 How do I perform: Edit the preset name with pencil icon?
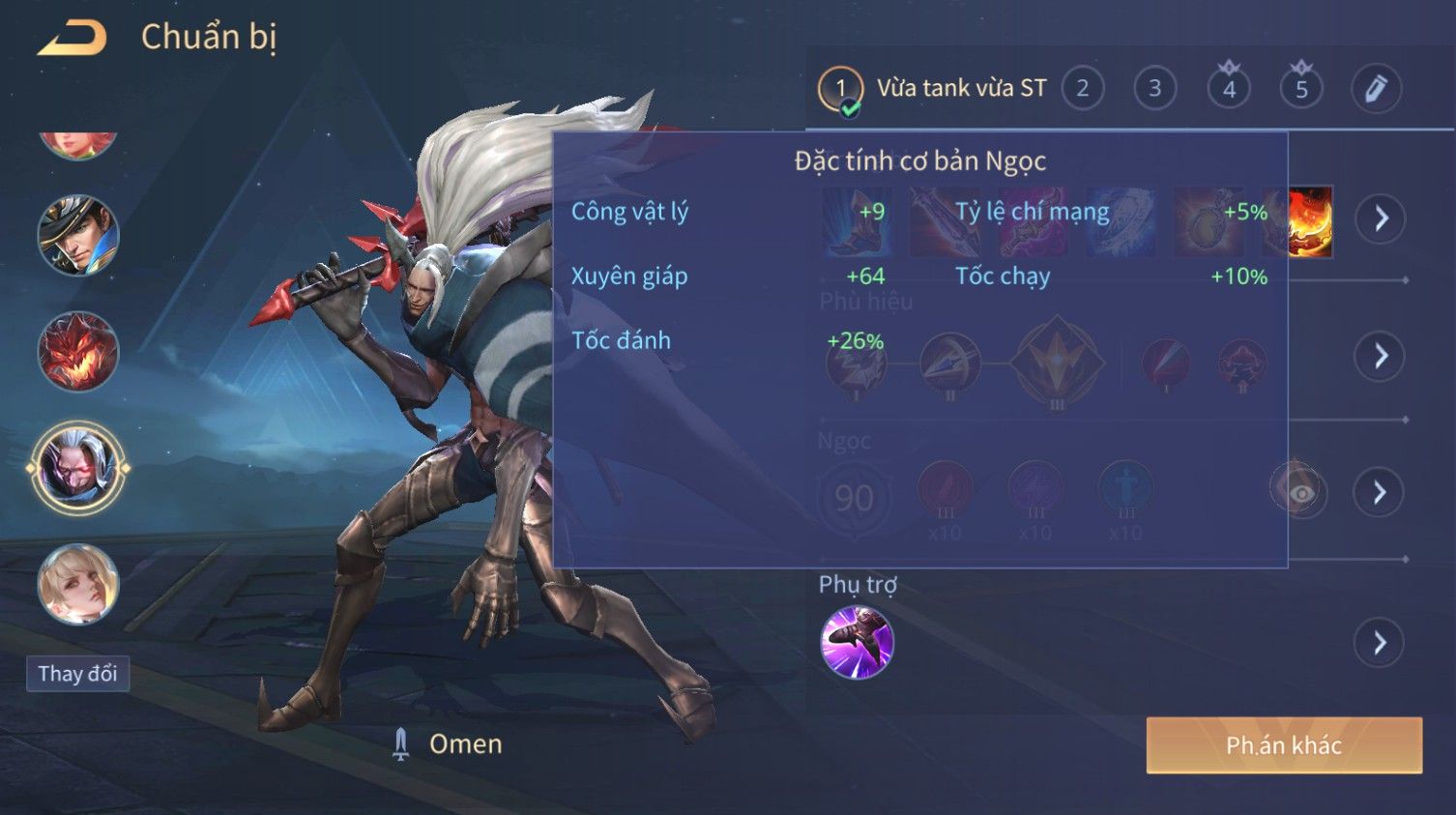coord(1375,89)
